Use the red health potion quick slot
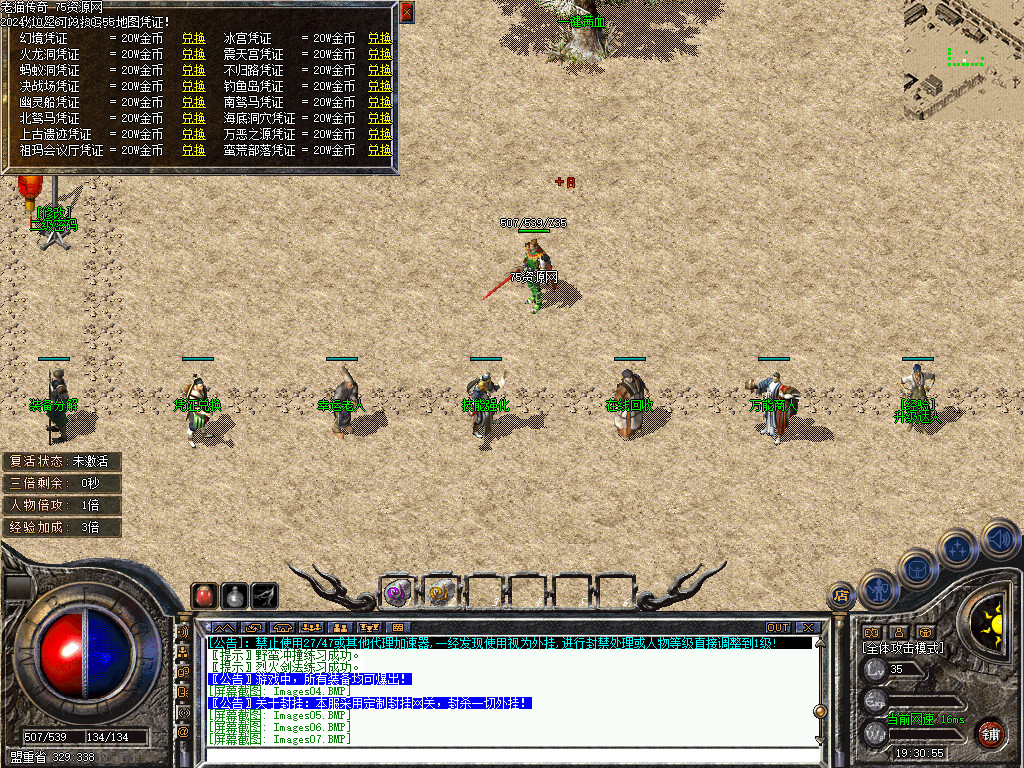 (204, 595)
